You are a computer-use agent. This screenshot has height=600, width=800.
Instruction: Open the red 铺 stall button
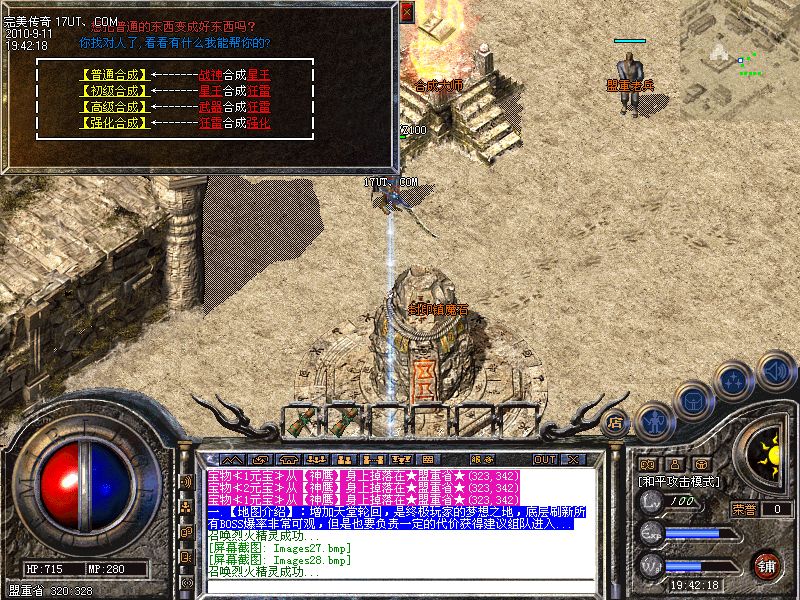(x=767, y=565)
